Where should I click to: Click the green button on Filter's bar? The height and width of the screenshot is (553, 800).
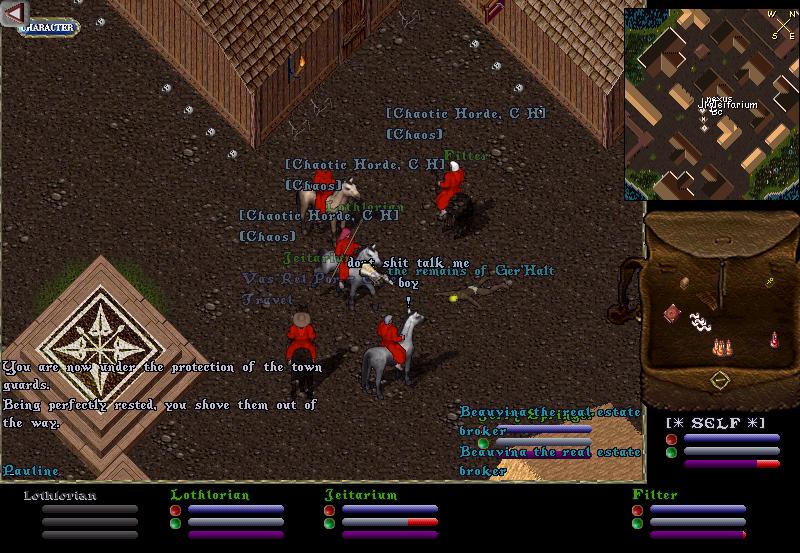click(x=637, y=523)
